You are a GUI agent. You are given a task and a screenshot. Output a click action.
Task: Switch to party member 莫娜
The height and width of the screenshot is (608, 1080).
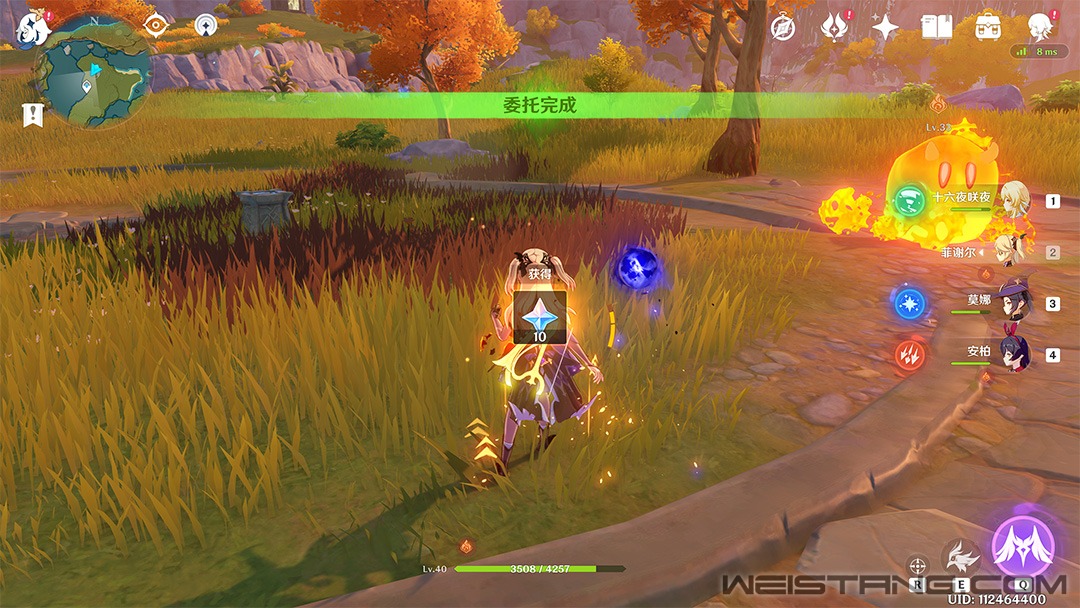tap(1014, 302)
